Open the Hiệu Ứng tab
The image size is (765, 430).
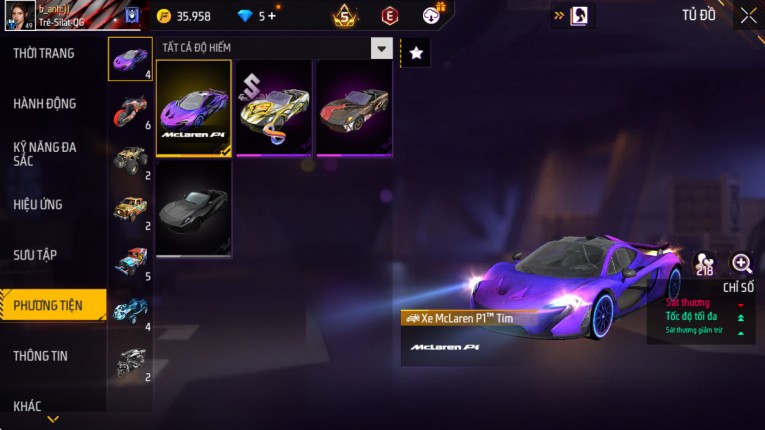pyautogui.click(x=39, y=205)
